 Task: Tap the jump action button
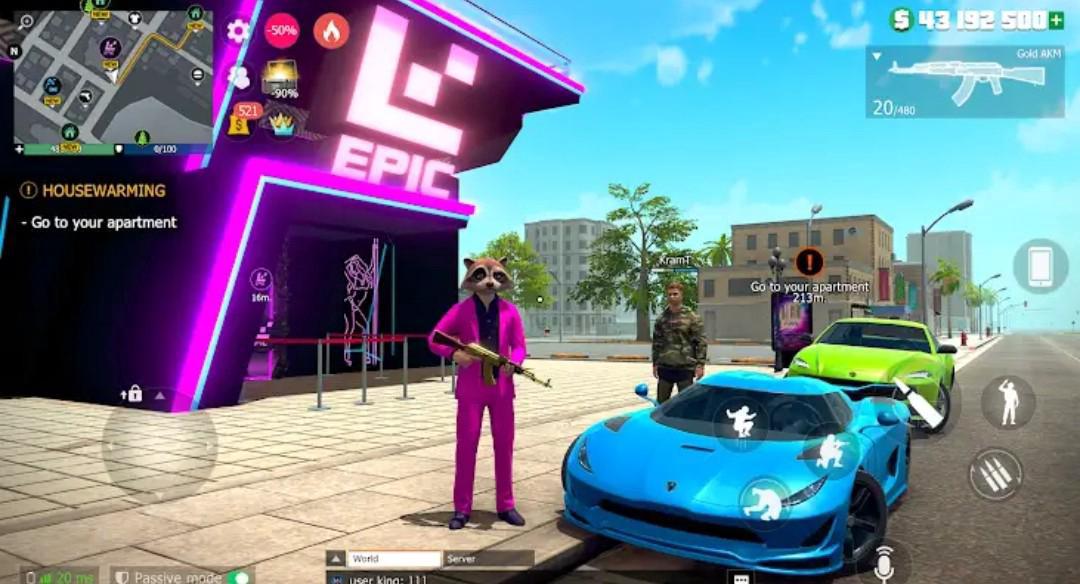(741, 421)
